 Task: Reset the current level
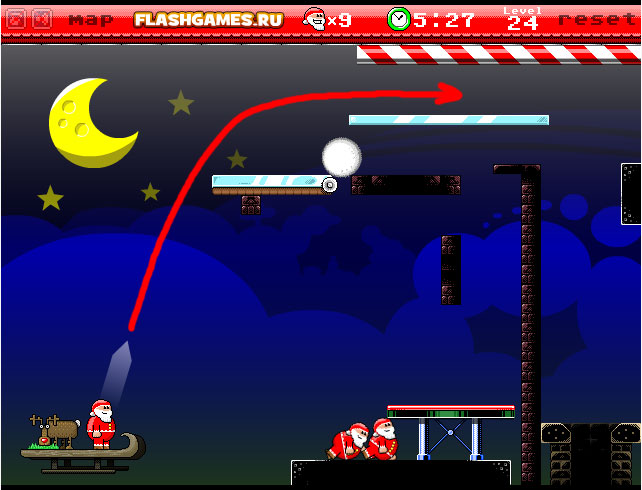click(x=597, y=19)
